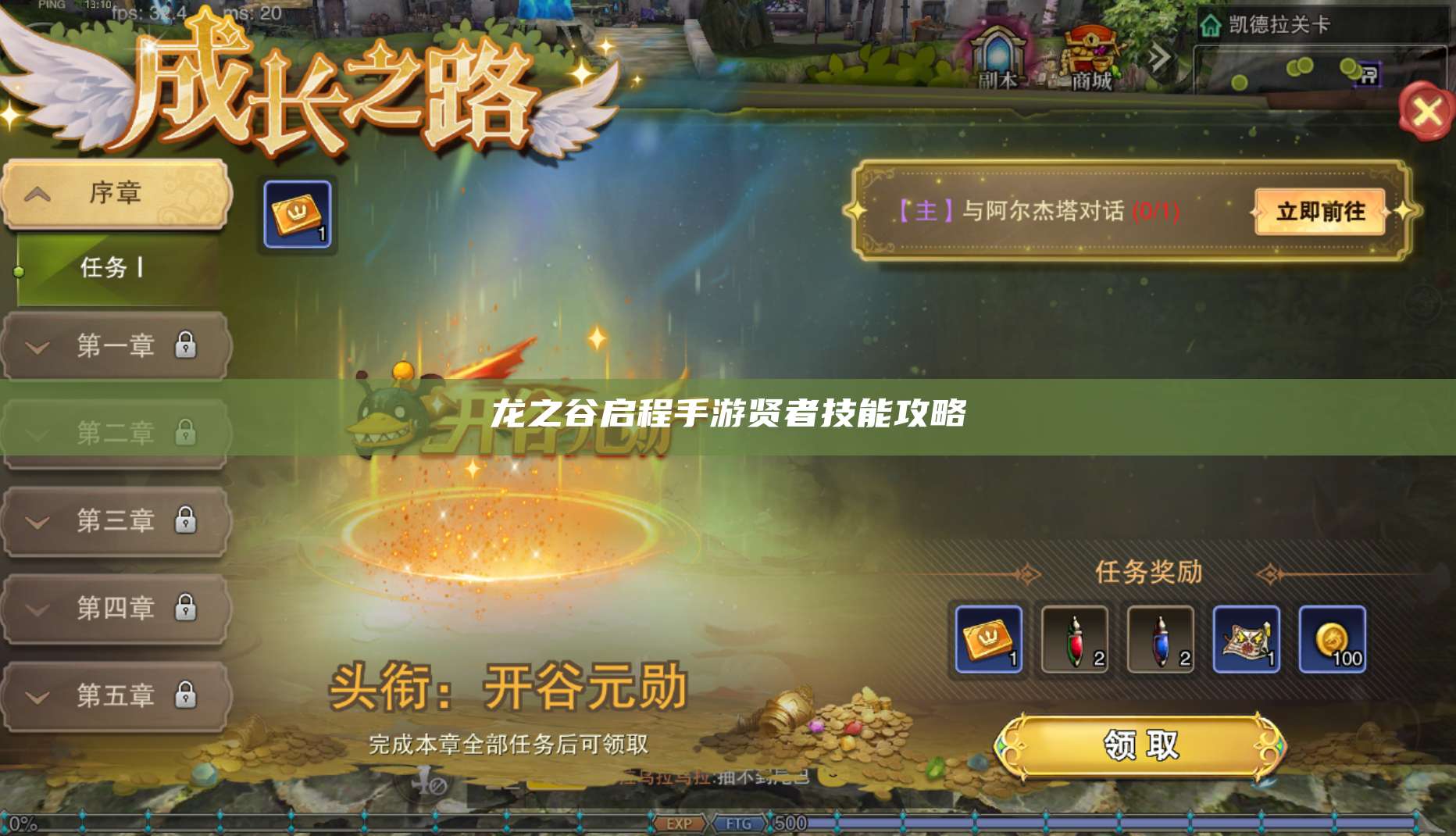Click the home icon next to 凯德拉关卡

[x=1211, y=26]
